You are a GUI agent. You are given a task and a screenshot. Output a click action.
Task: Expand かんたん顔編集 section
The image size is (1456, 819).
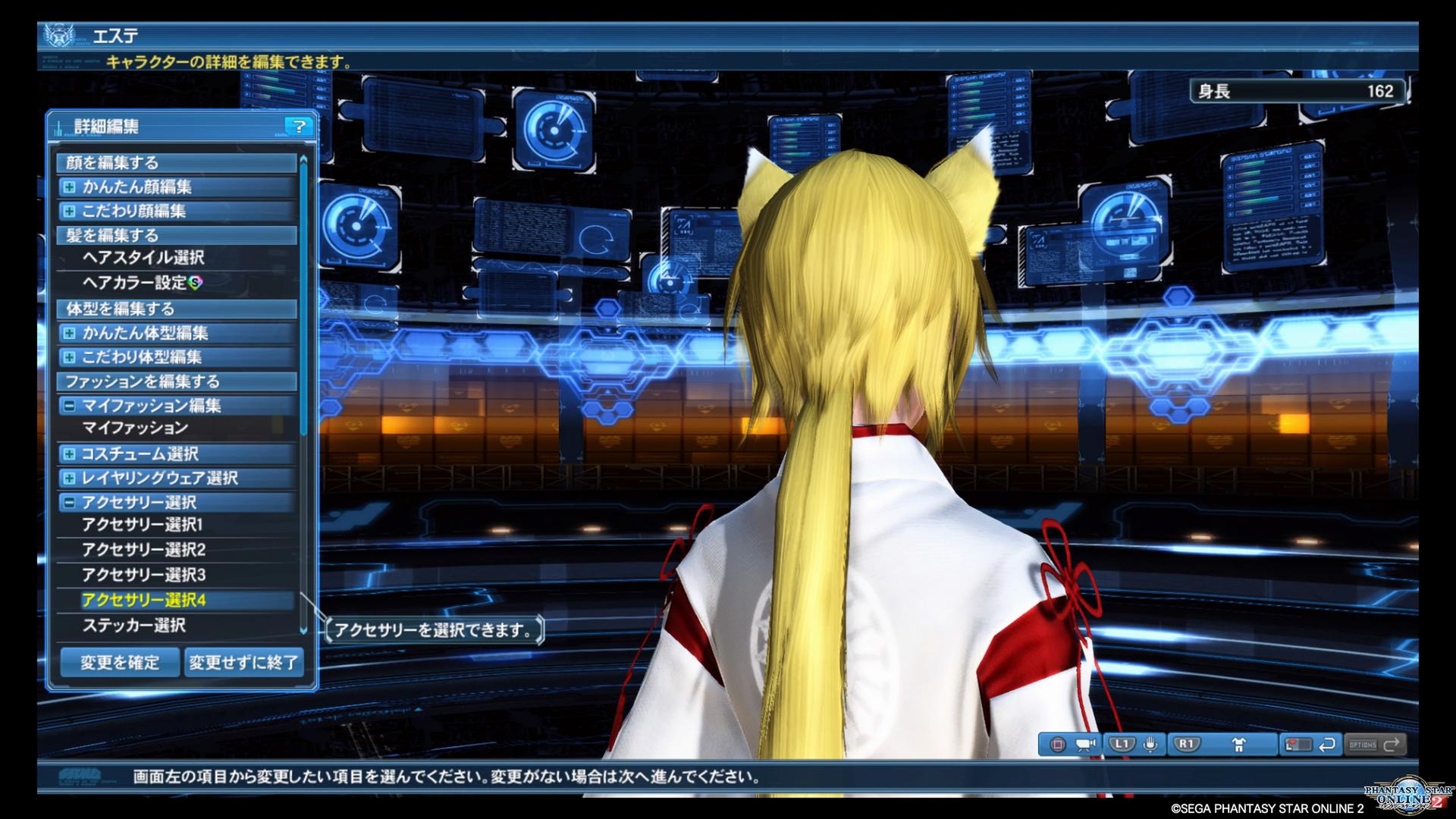coord(69,187)
